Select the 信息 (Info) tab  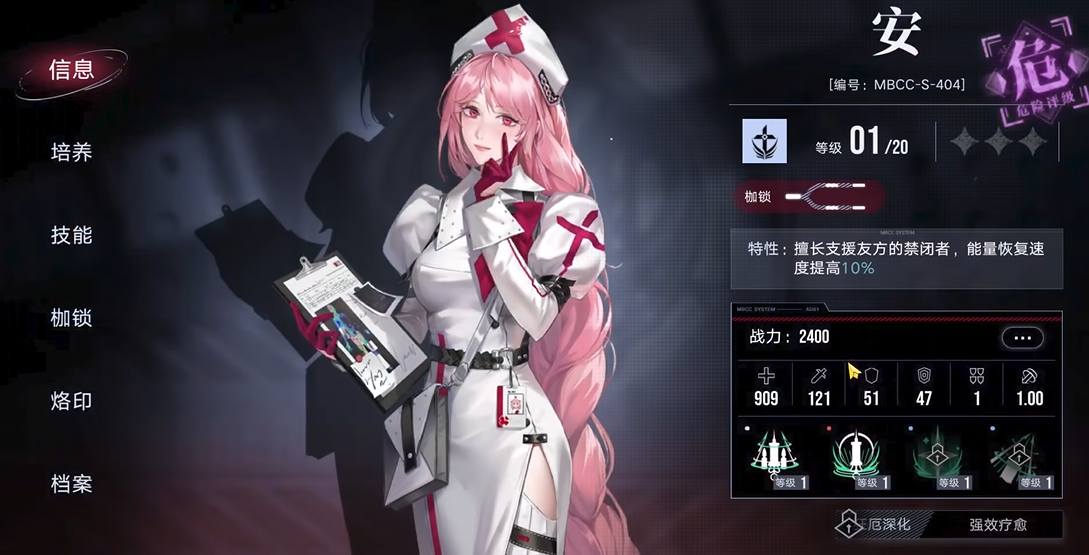(72, 69)
